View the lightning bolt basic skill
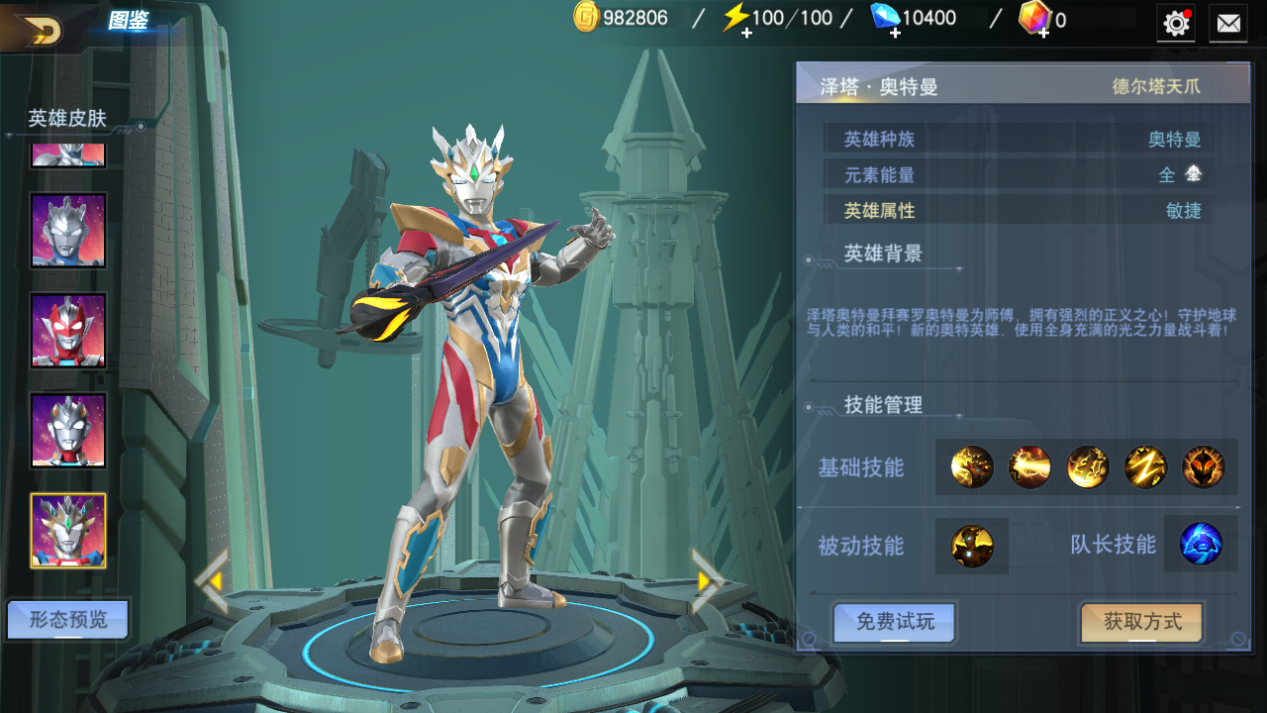The image size is (1267, 713). coord(1145,467)
